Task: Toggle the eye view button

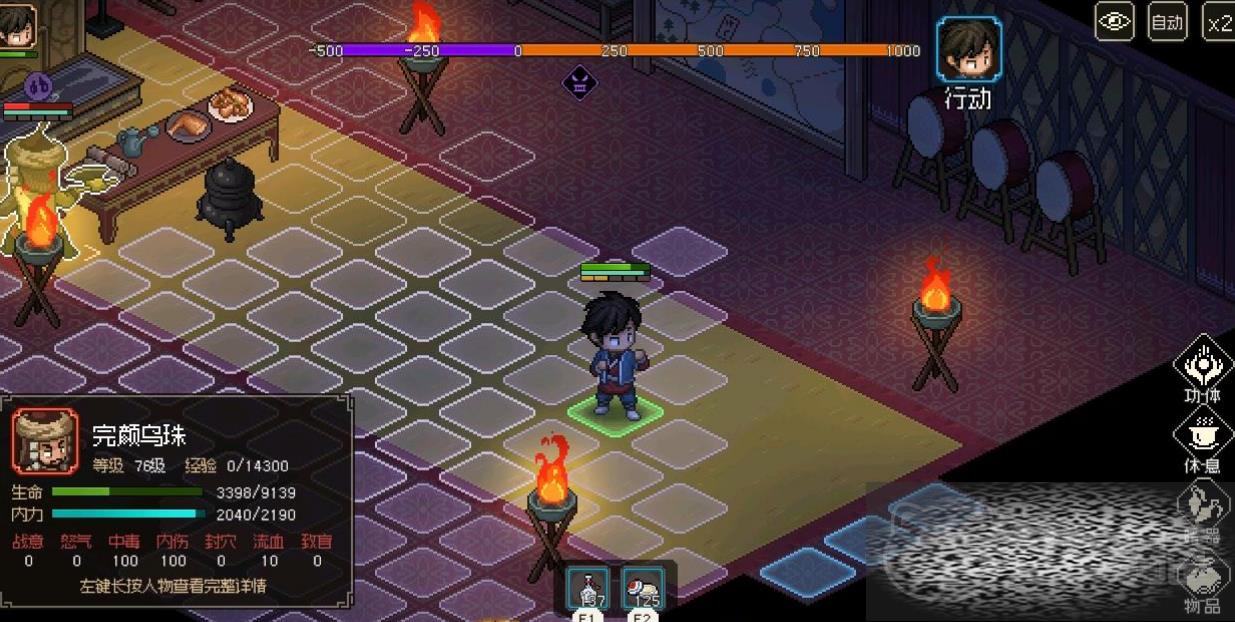Action: point(1114,21)
